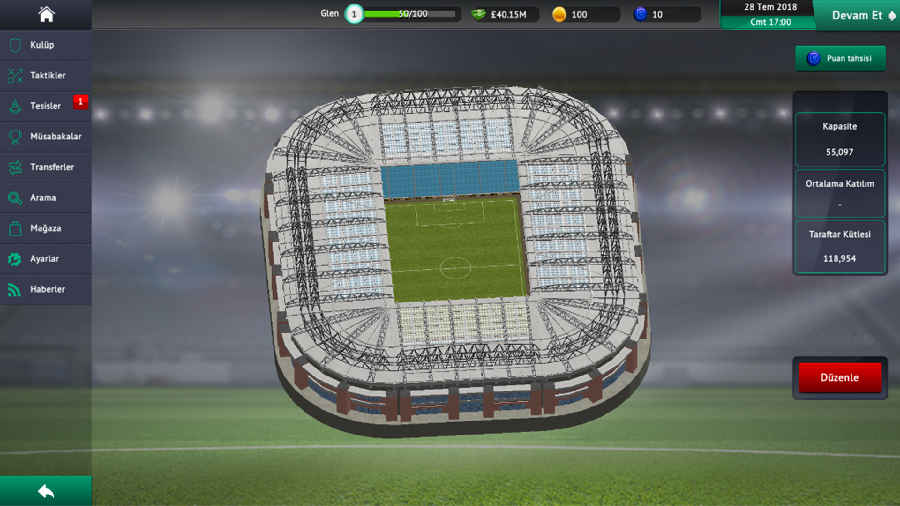Go to the Taktikler section
Image resolution: width=900 pixels, height=506 pixels.
pos(46,75)
